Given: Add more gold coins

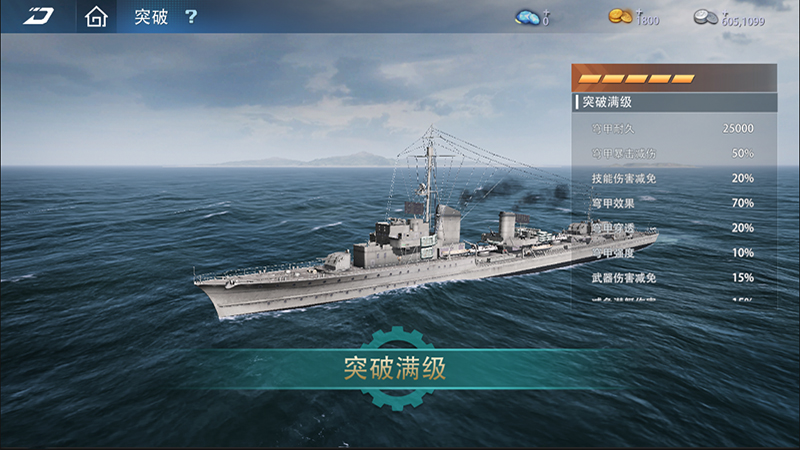Looking at the screenshot, I should (x=623, y=16).
